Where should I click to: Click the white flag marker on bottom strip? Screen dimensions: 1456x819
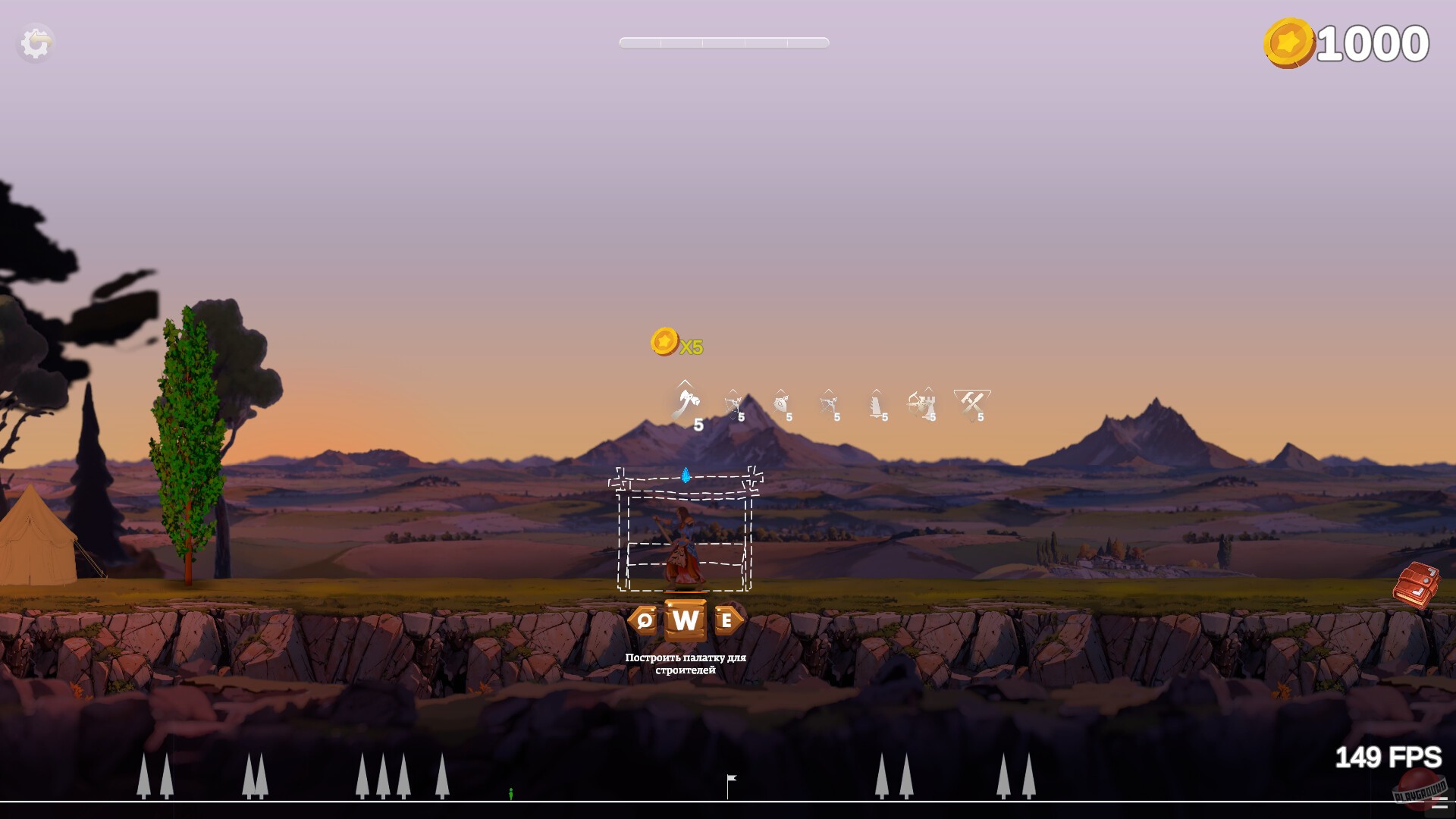(x=730, y=781)
